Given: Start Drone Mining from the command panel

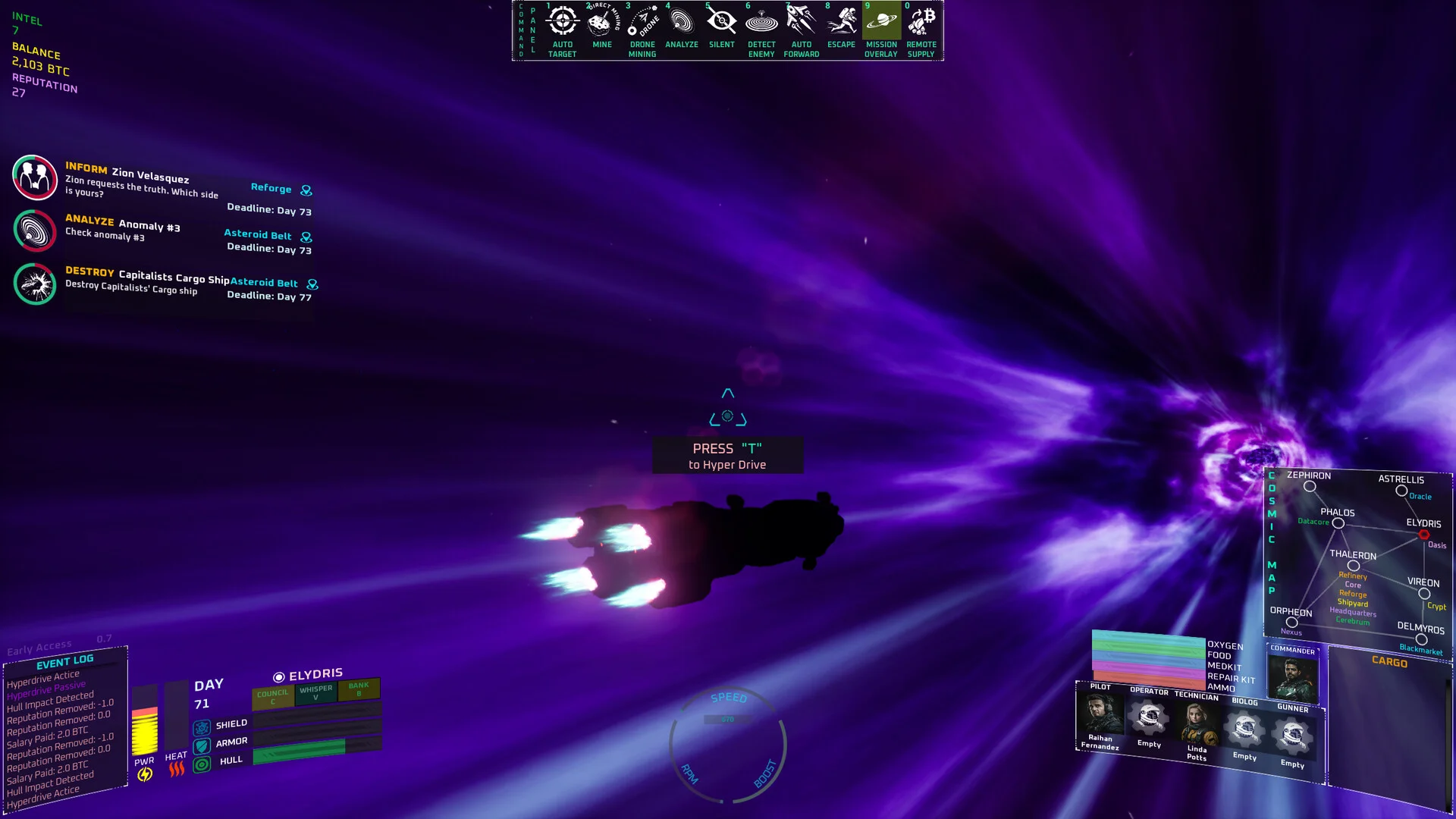Looking at the screenshot, I should [642, 22].
